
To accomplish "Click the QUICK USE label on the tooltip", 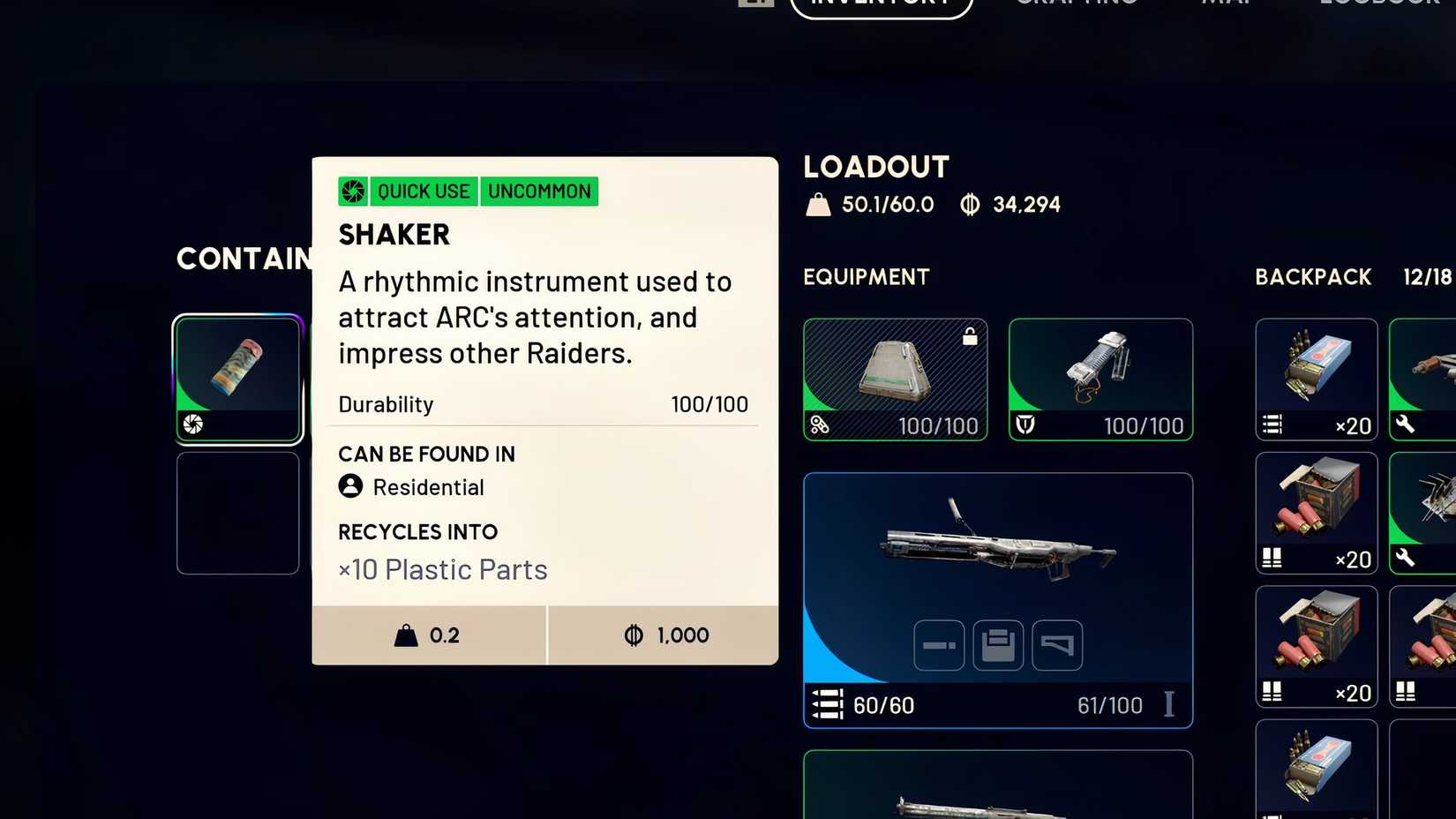I will (x=423, y=191).
